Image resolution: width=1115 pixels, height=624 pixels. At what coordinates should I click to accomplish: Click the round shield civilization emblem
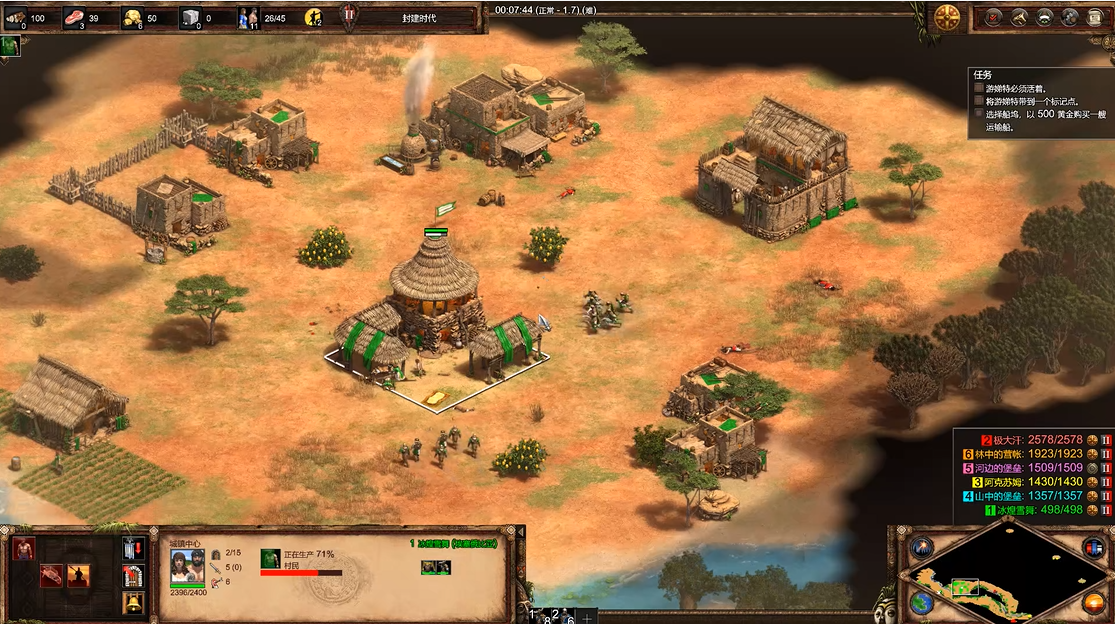(947, 17)
